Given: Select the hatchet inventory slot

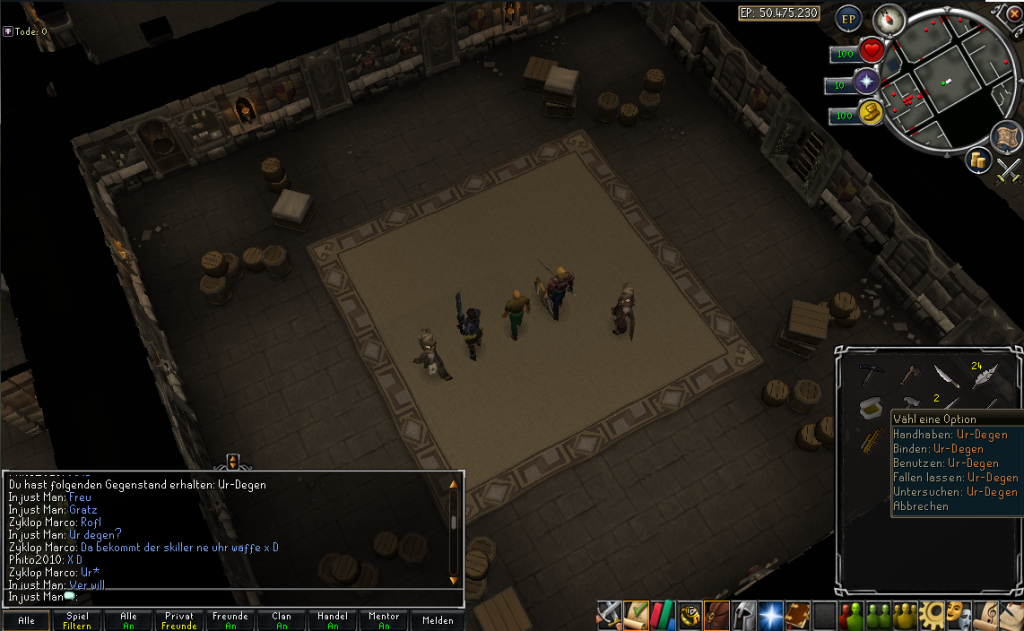Looking at the screenshot, I should [909, 374].
